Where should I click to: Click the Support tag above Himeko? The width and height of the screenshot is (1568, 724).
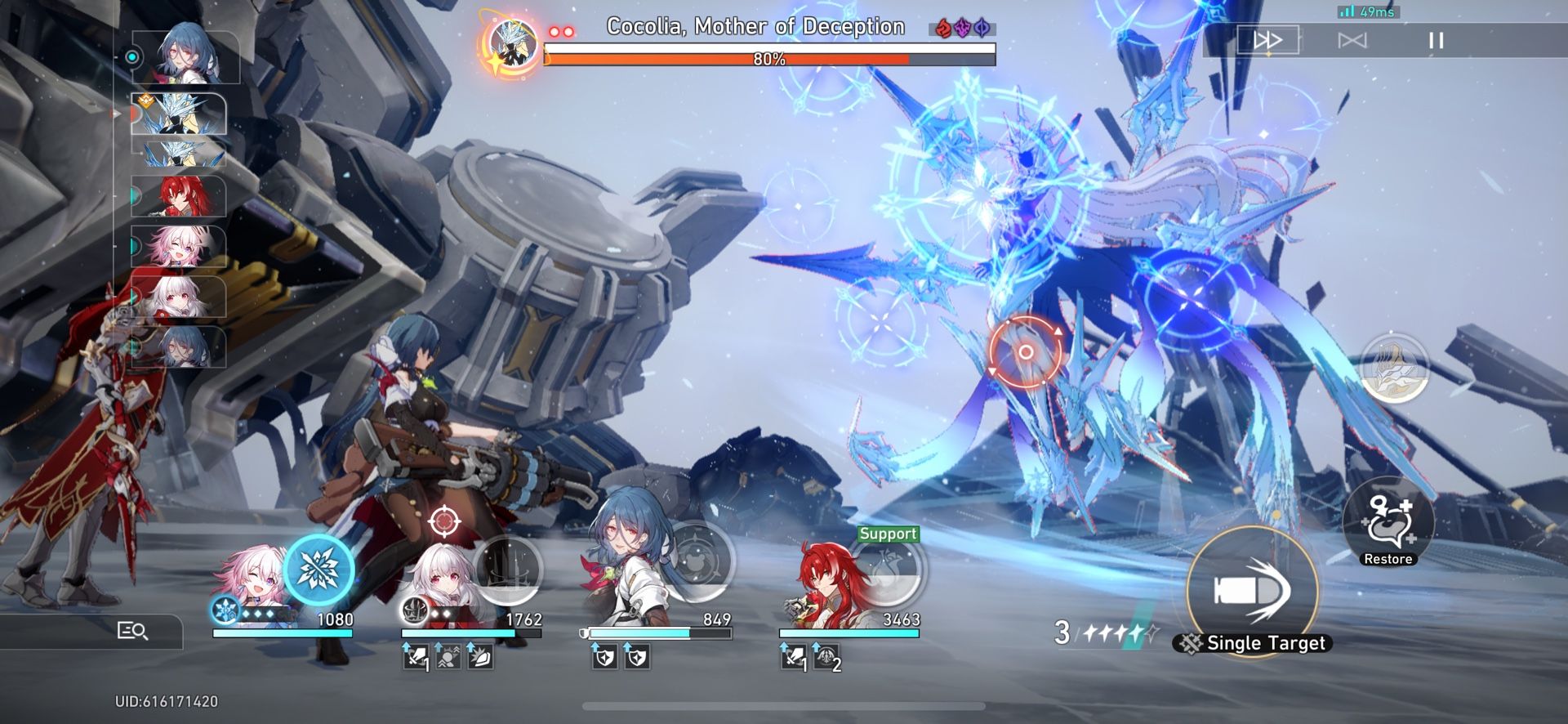(888, 534)
